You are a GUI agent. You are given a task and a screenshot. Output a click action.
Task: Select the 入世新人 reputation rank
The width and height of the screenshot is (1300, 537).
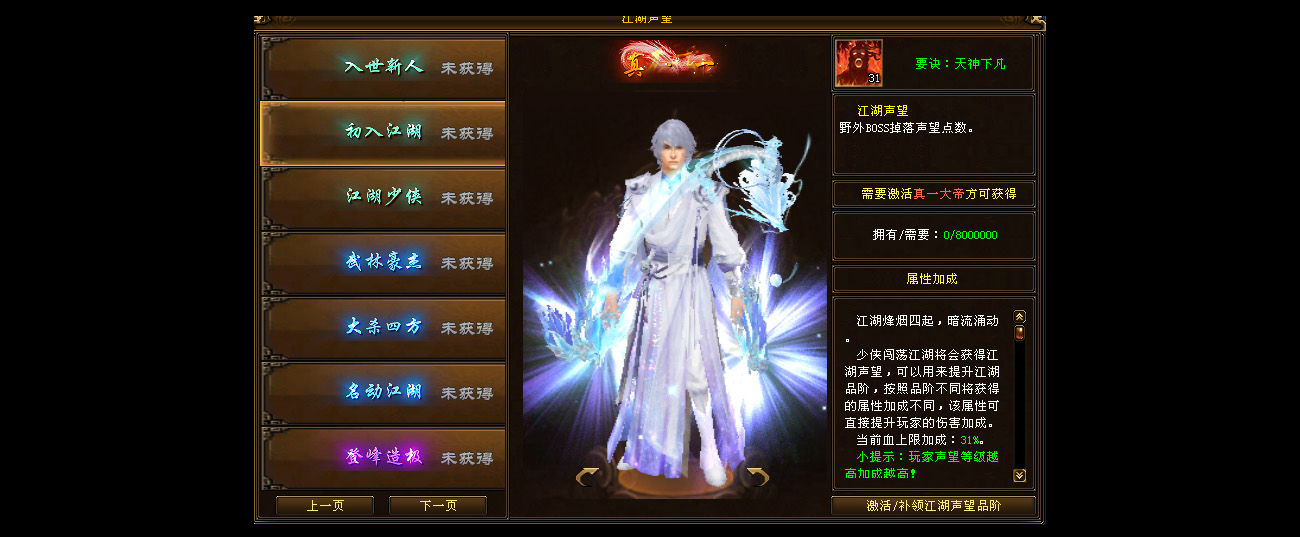(383, 68)
